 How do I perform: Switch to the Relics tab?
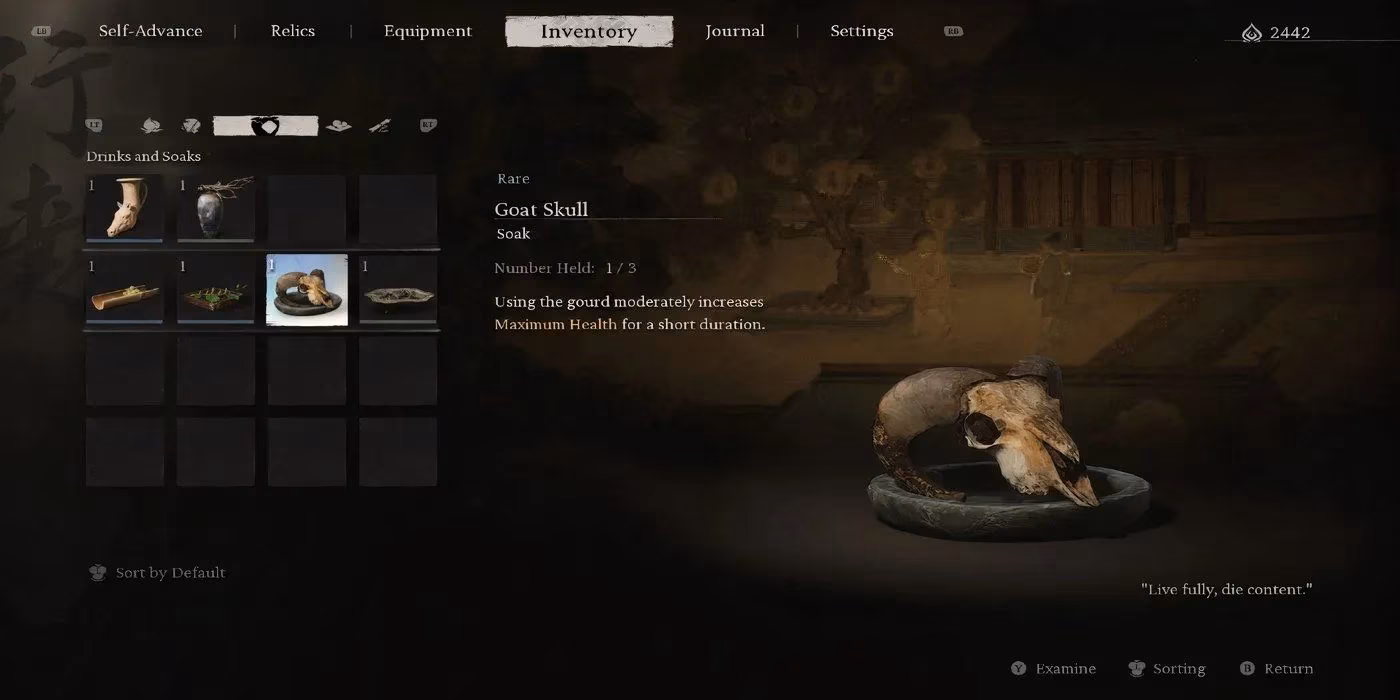293,31
